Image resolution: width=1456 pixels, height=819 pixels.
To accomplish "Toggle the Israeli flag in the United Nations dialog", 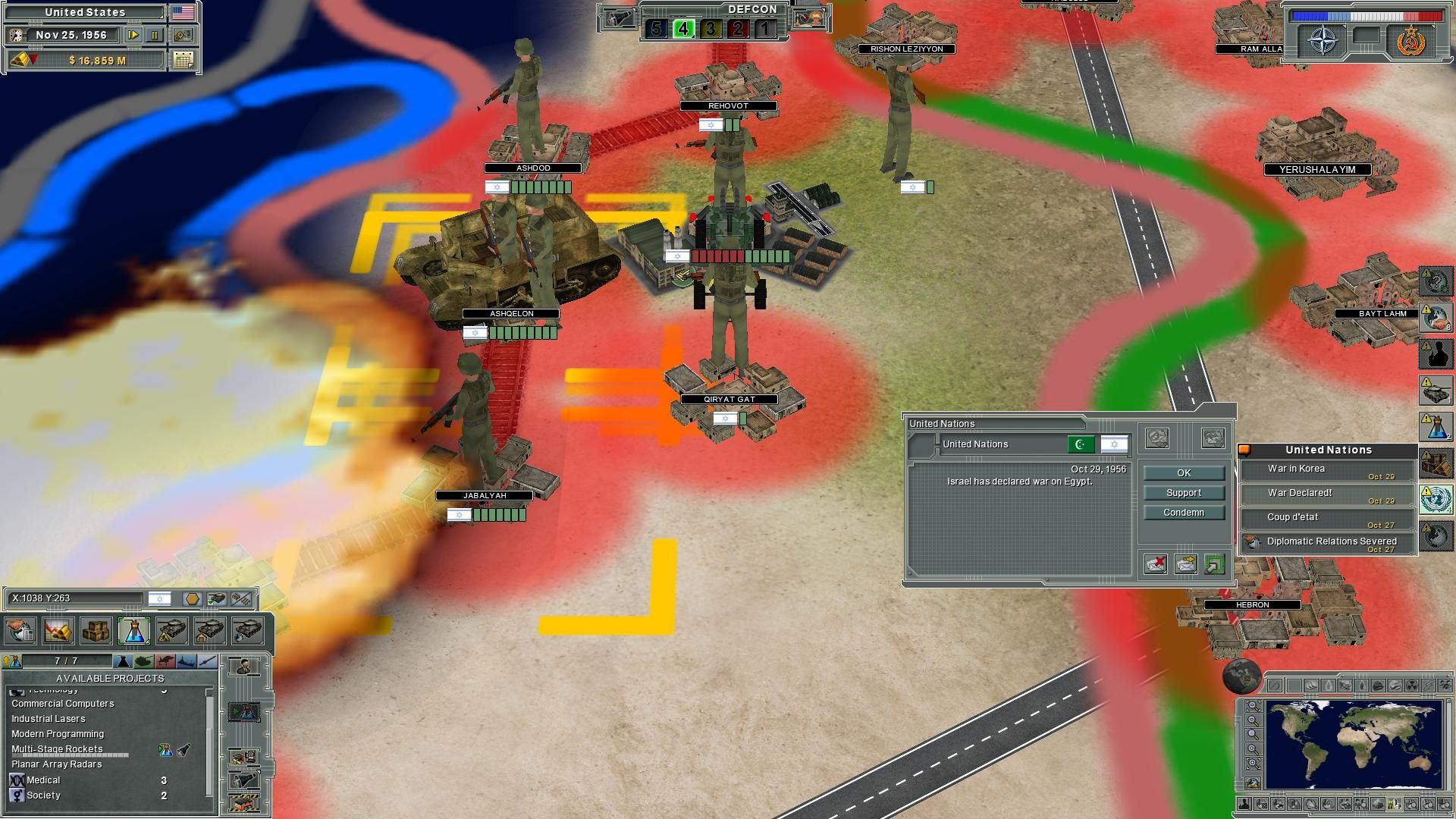I will point(1114,444).
